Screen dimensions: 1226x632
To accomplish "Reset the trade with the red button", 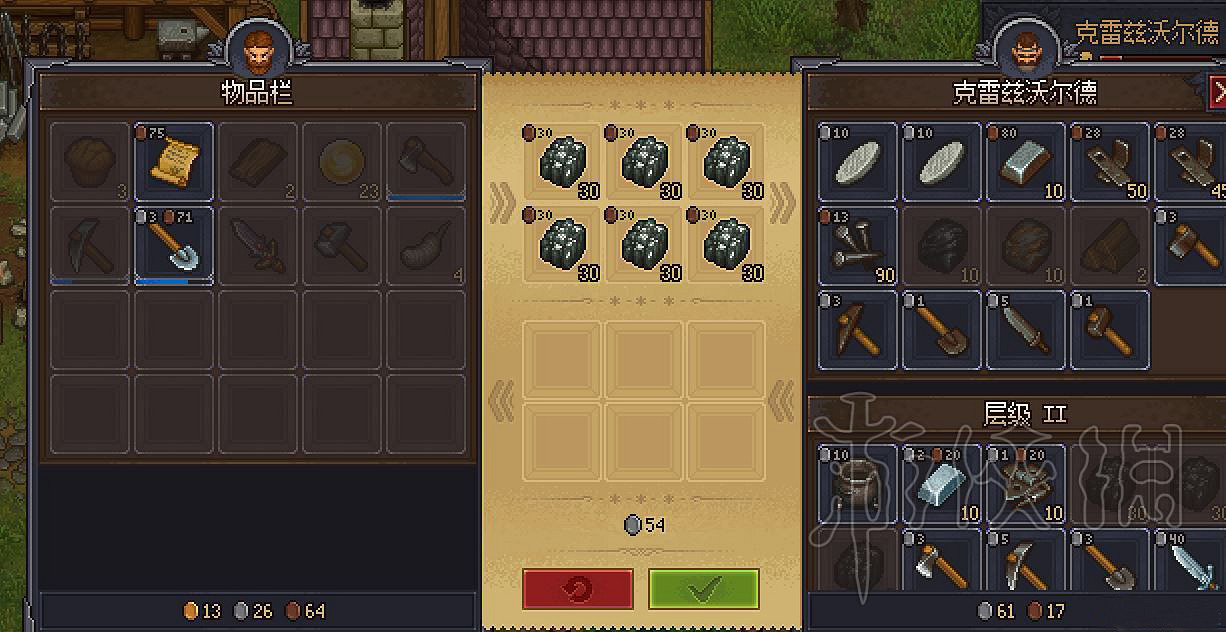I will click(577, 589).
